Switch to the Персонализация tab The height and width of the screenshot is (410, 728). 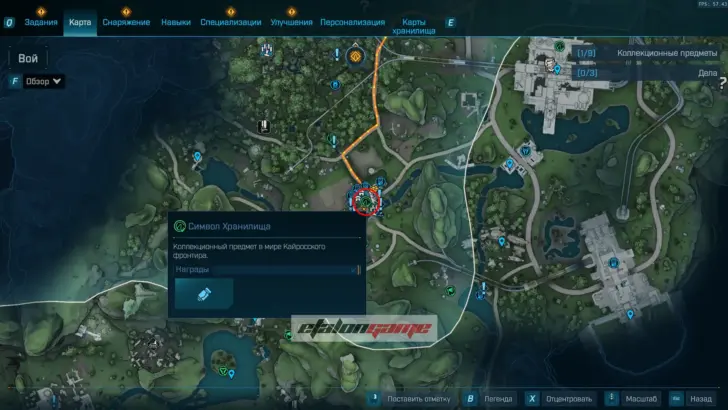pos(354,22)
